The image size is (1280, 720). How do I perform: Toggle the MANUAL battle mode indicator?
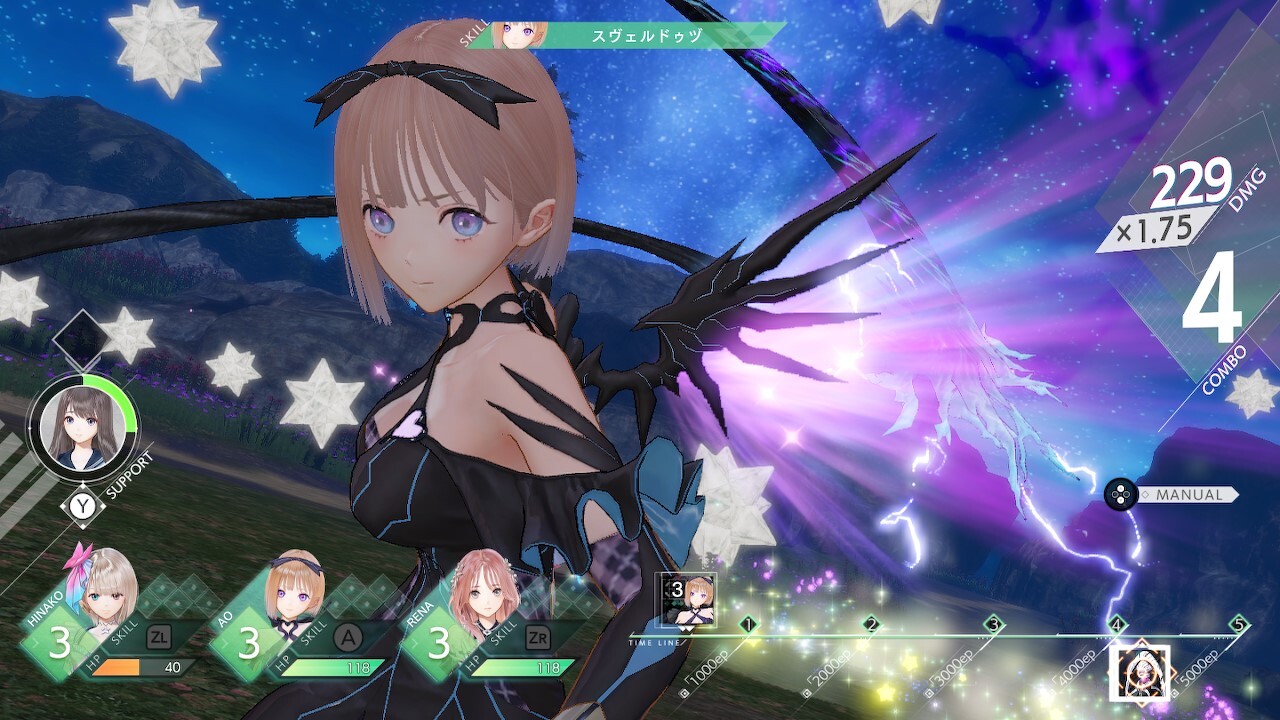(x=1192, y=493)
